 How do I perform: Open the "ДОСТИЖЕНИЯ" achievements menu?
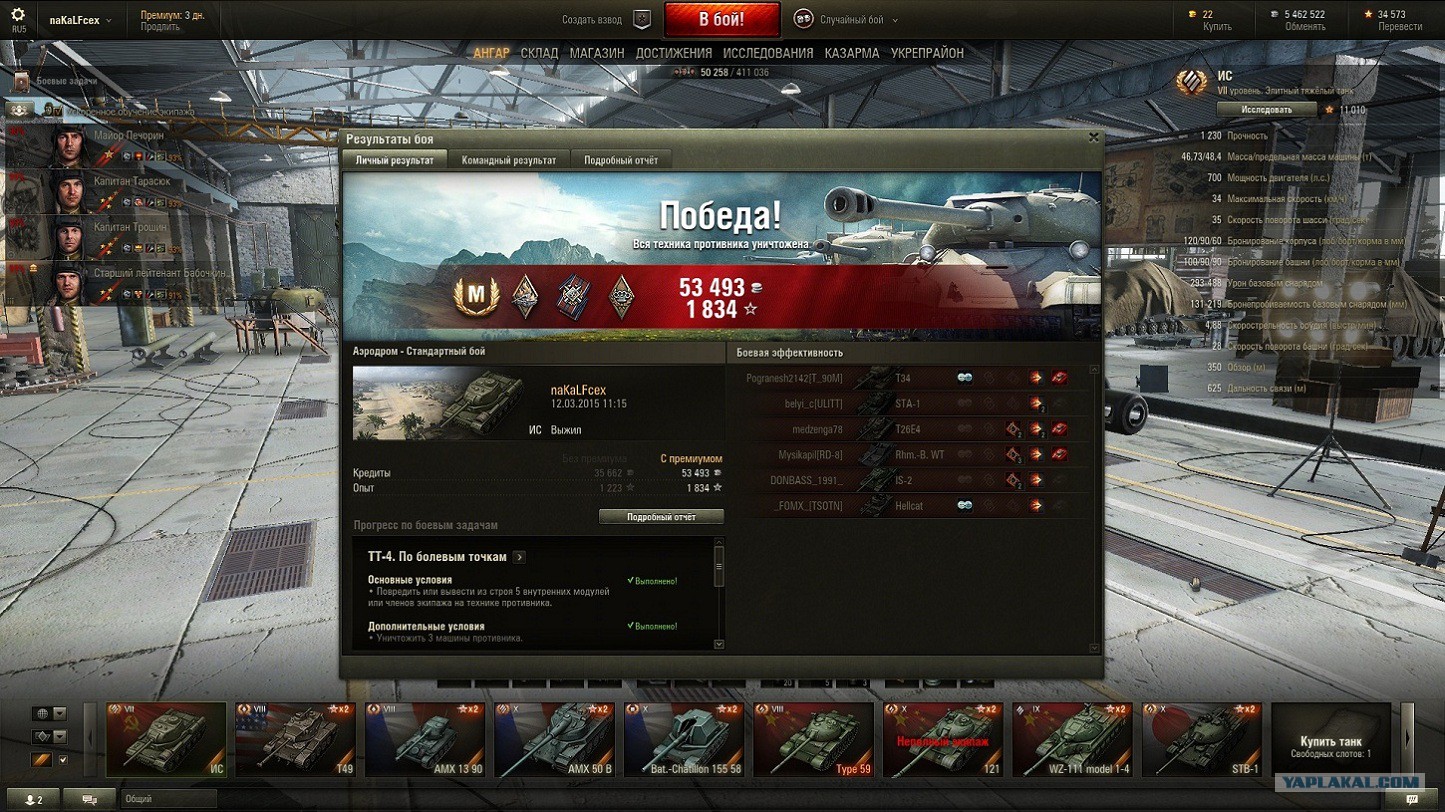pos(674,53)
